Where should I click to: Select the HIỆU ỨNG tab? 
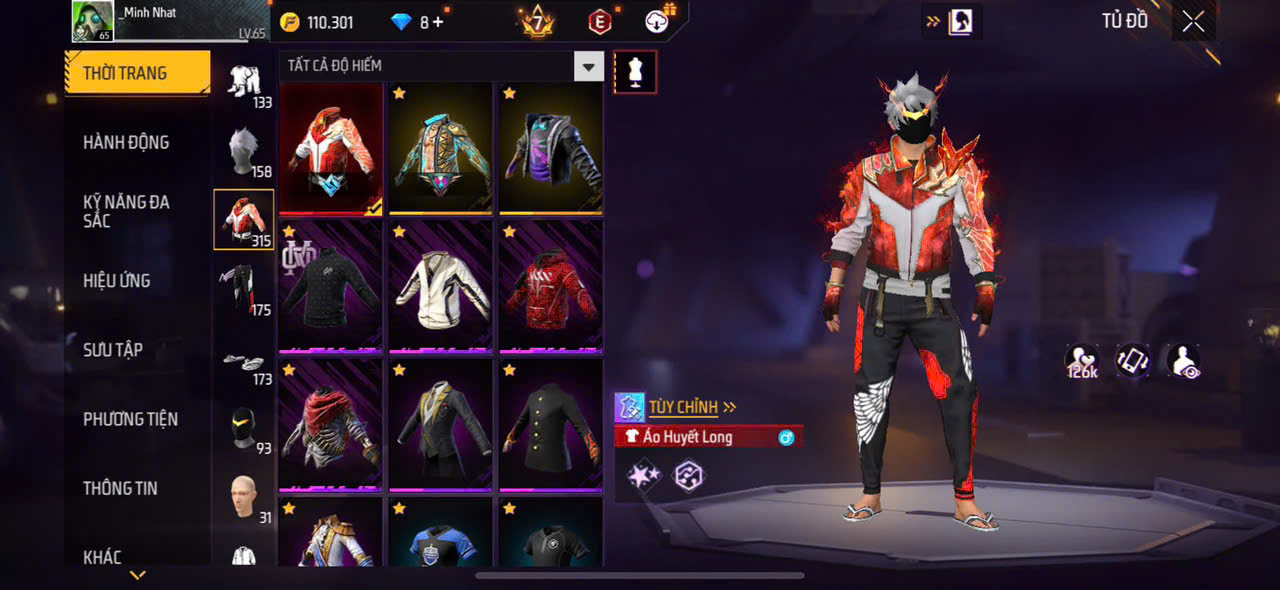click(117, 280)
